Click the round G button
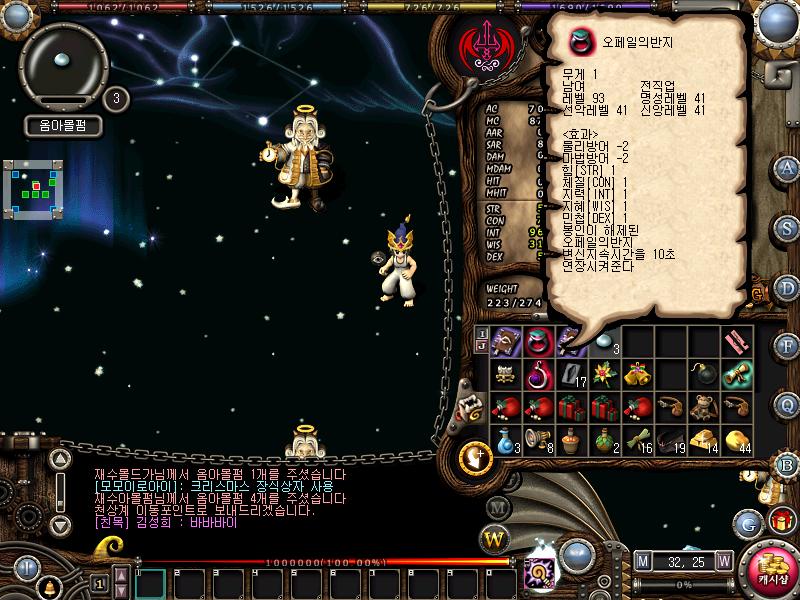This screenshot has height=600, width=800. point(748,522)
